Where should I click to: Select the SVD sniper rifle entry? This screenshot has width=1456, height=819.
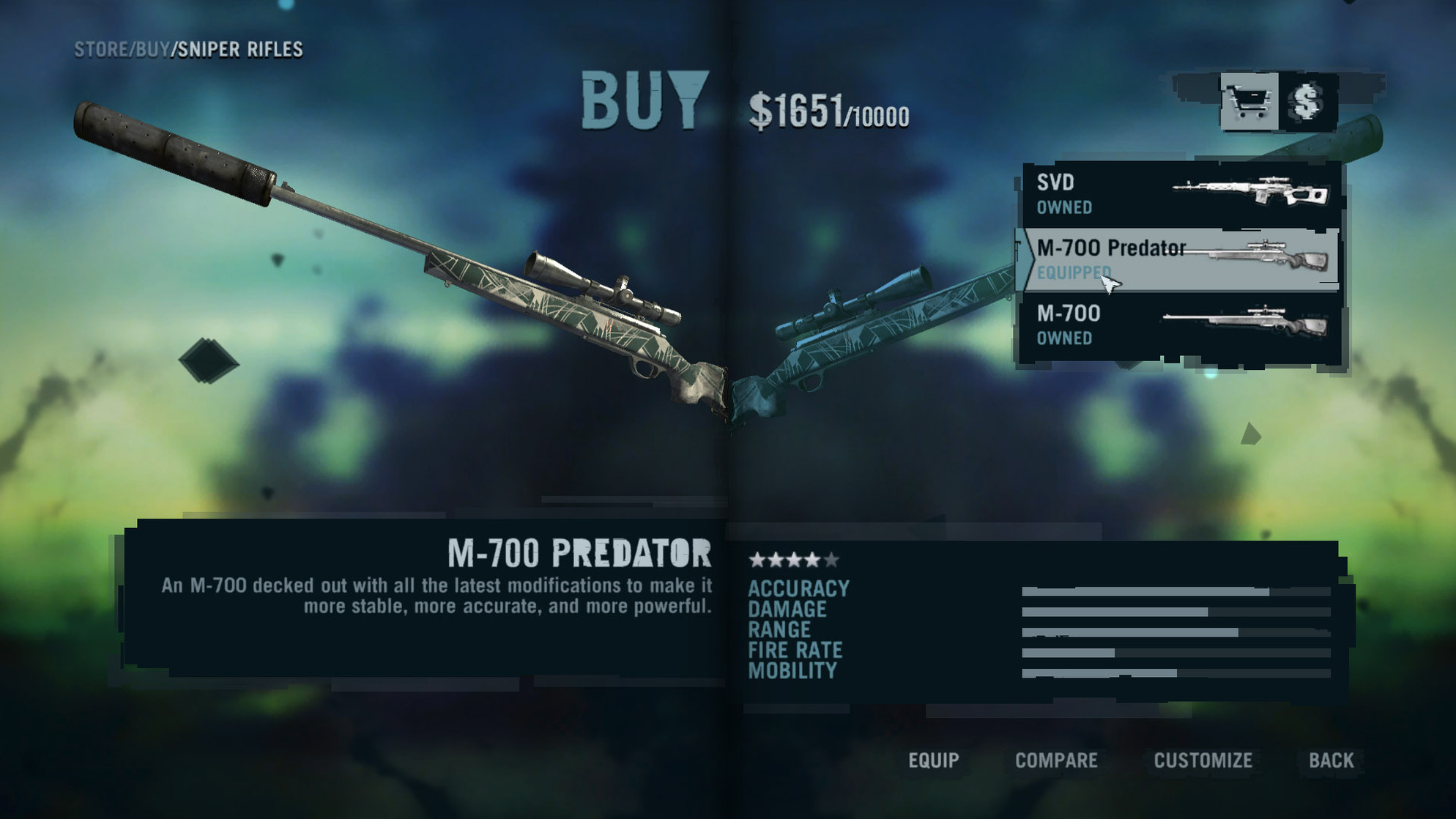pos(1181,194)
